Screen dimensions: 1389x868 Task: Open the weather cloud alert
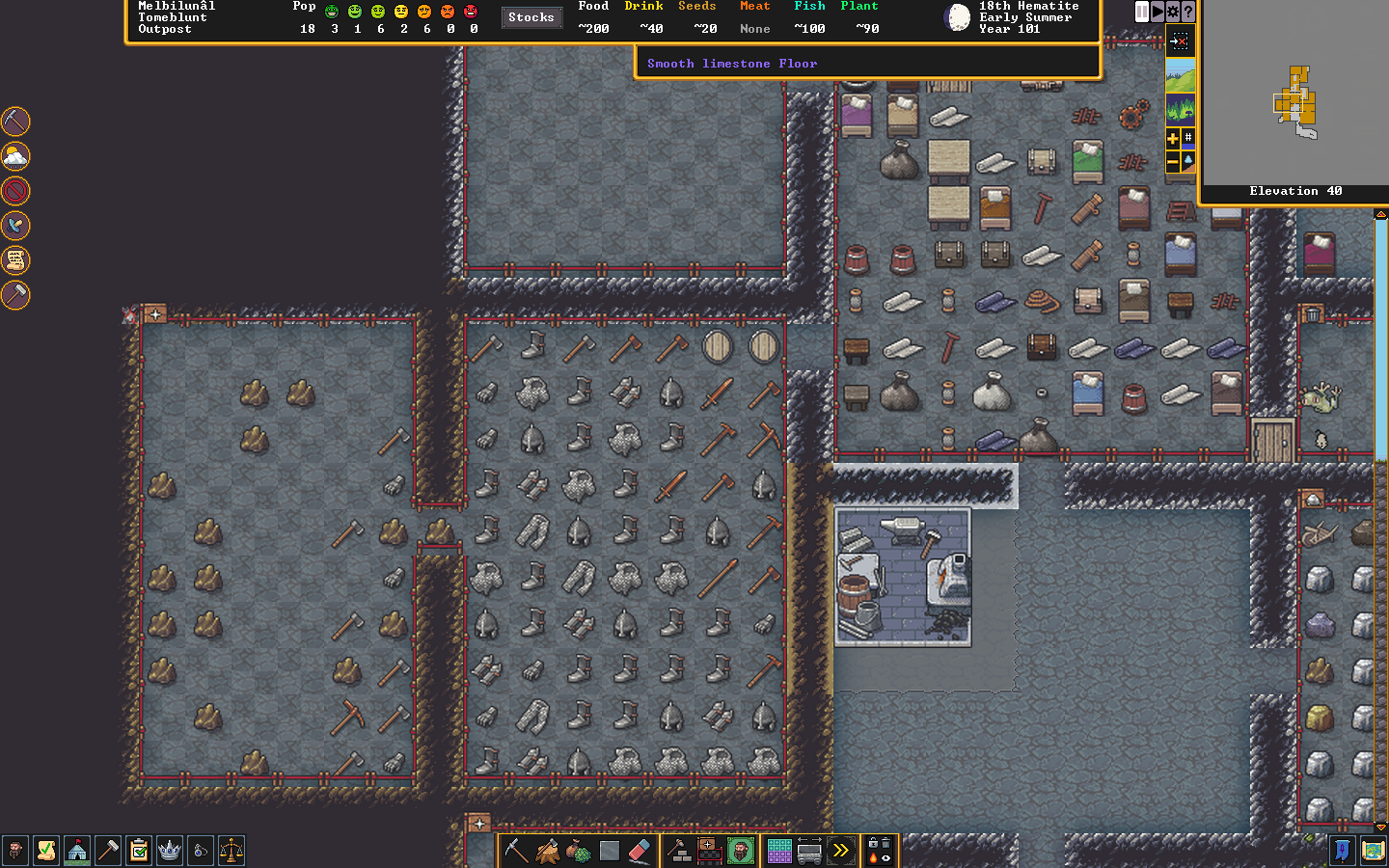pos(15,155)
